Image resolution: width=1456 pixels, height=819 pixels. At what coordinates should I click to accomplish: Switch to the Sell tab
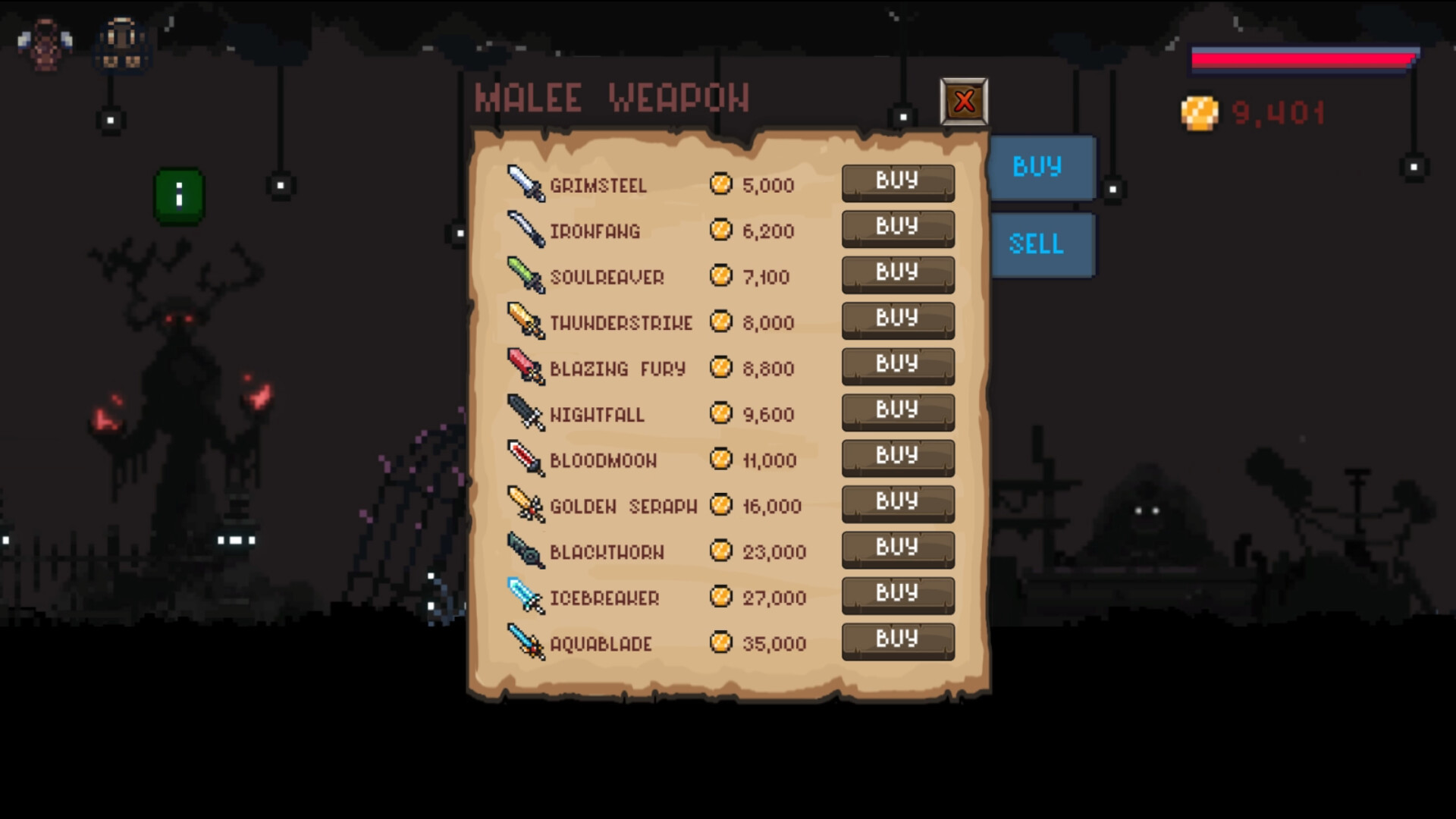1041,244
